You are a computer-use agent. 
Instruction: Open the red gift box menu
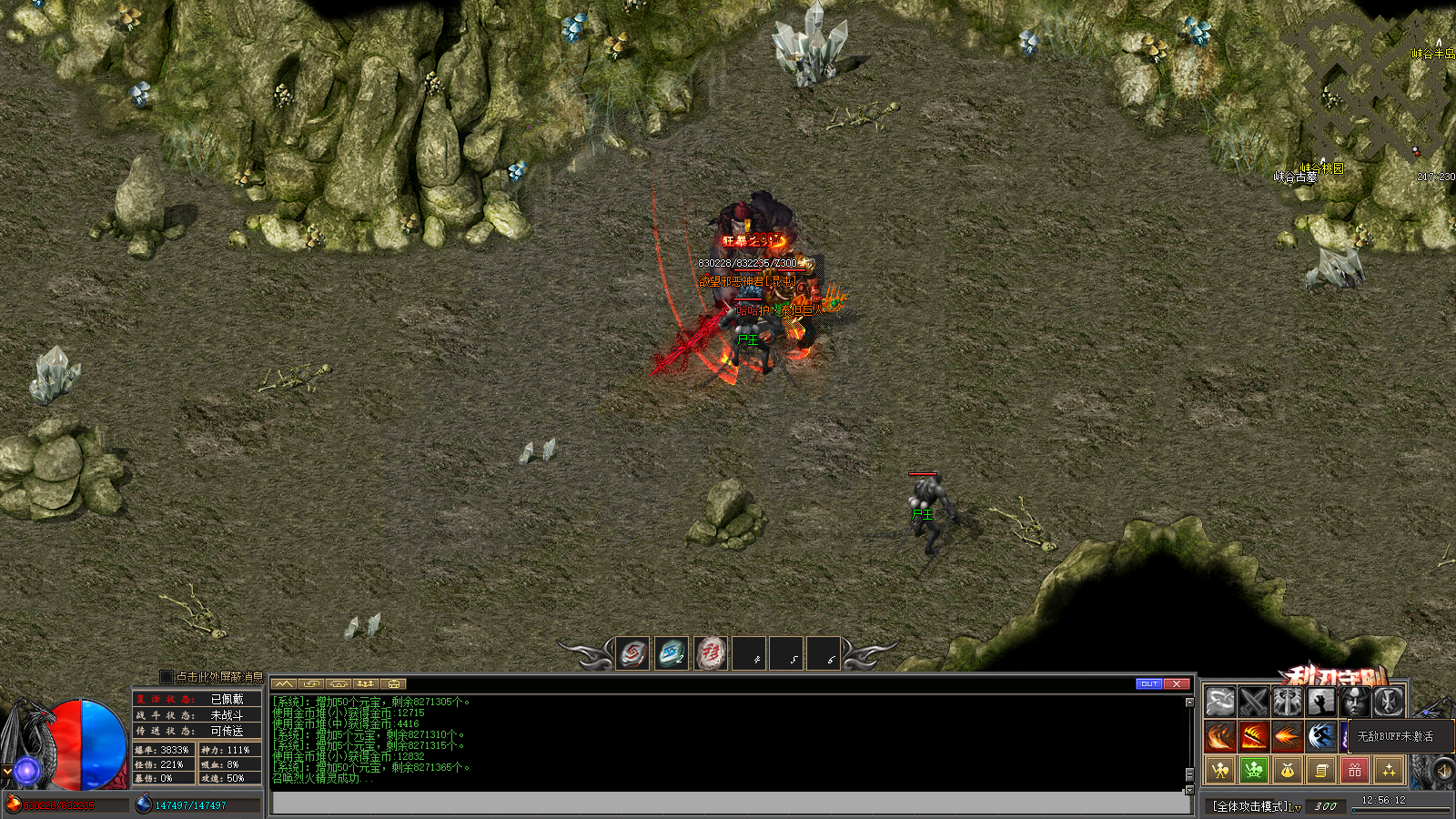[1355, 771]
